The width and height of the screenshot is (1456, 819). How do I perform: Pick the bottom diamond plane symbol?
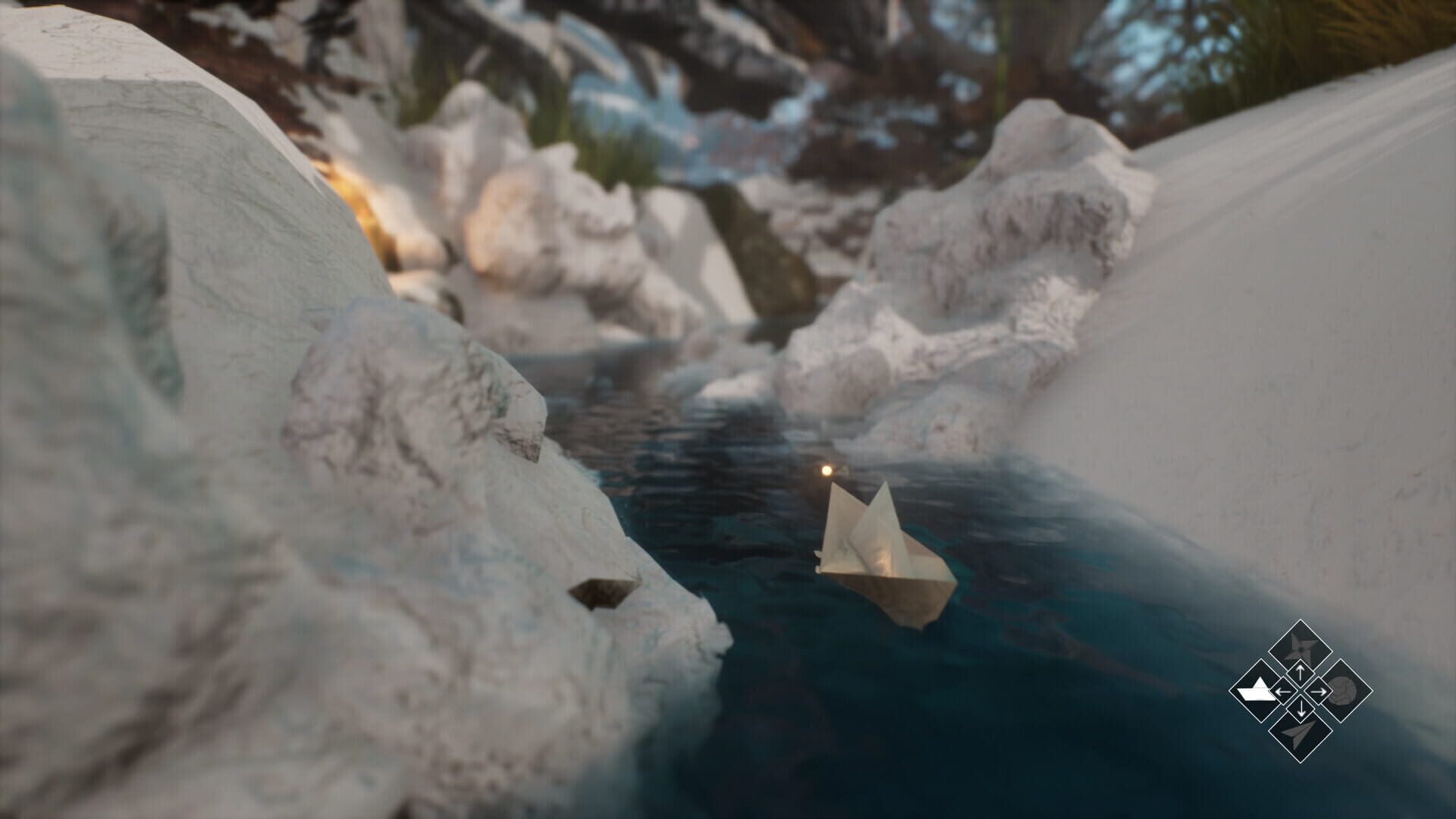point(1301,735)
